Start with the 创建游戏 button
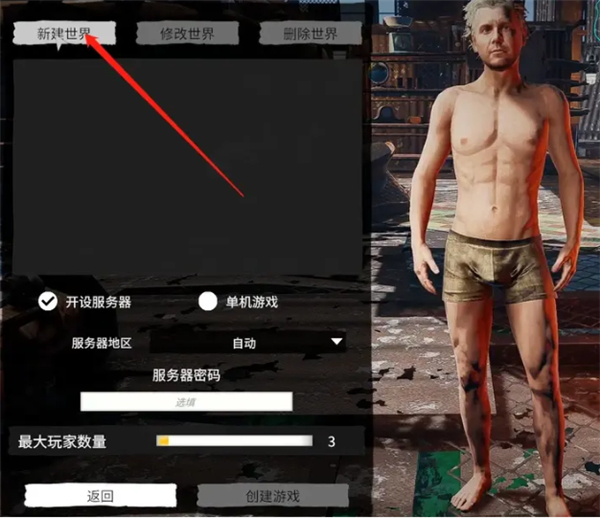The width and height of the screenshot is (600, 518). 272,496
